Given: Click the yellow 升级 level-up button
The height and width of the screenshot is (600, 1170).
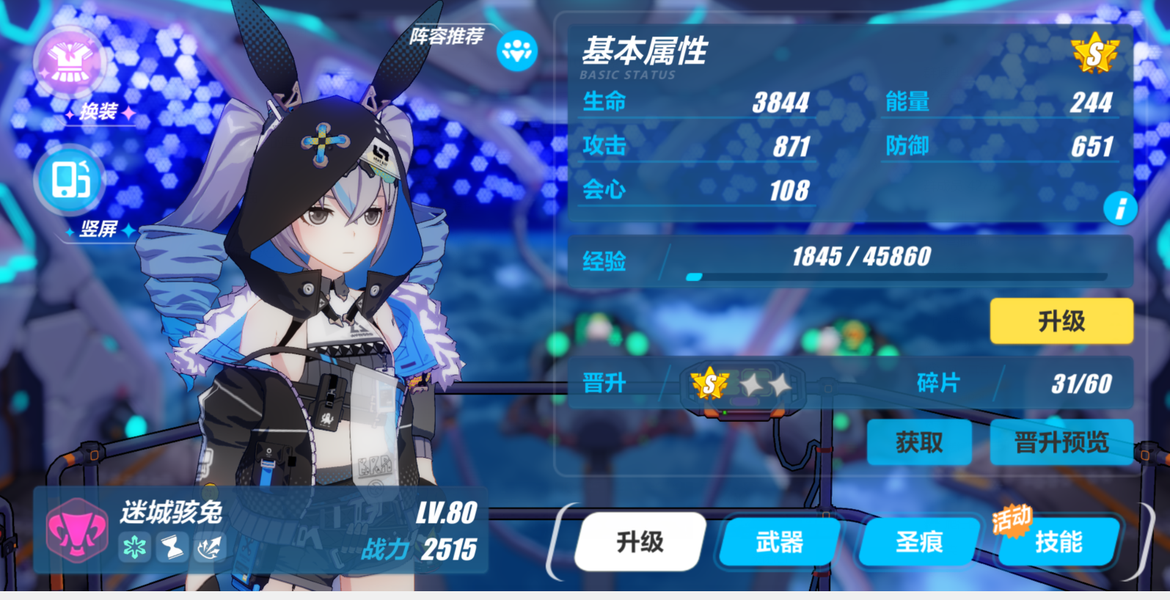Looking at the screenshot, I should coord(1061,321).
